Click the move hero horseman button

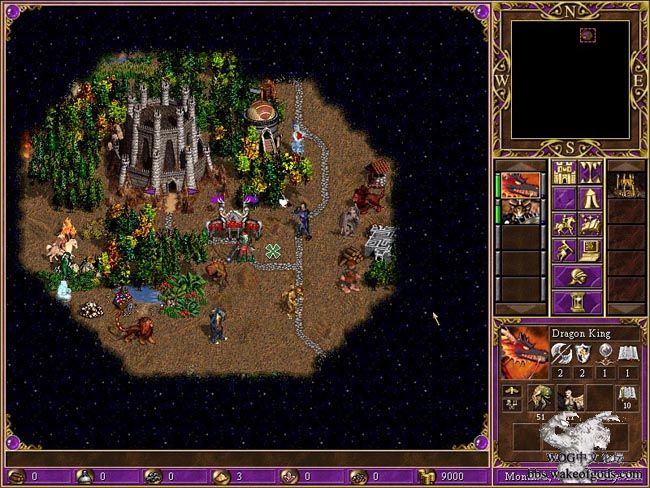563,224
